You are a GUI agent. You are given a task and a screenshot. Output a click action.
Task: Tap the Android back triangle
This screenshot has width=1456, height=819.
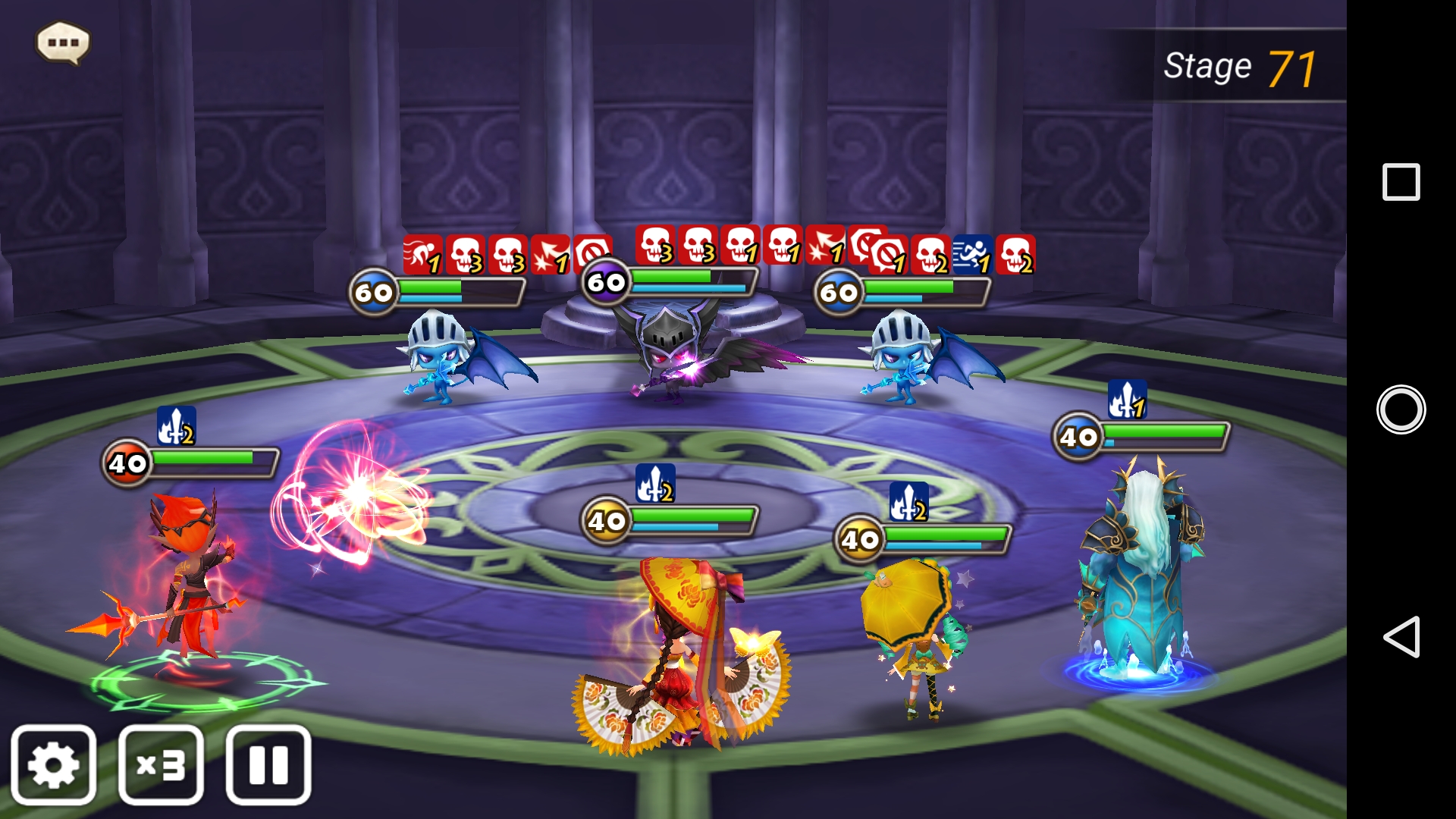click(1401, 636)
